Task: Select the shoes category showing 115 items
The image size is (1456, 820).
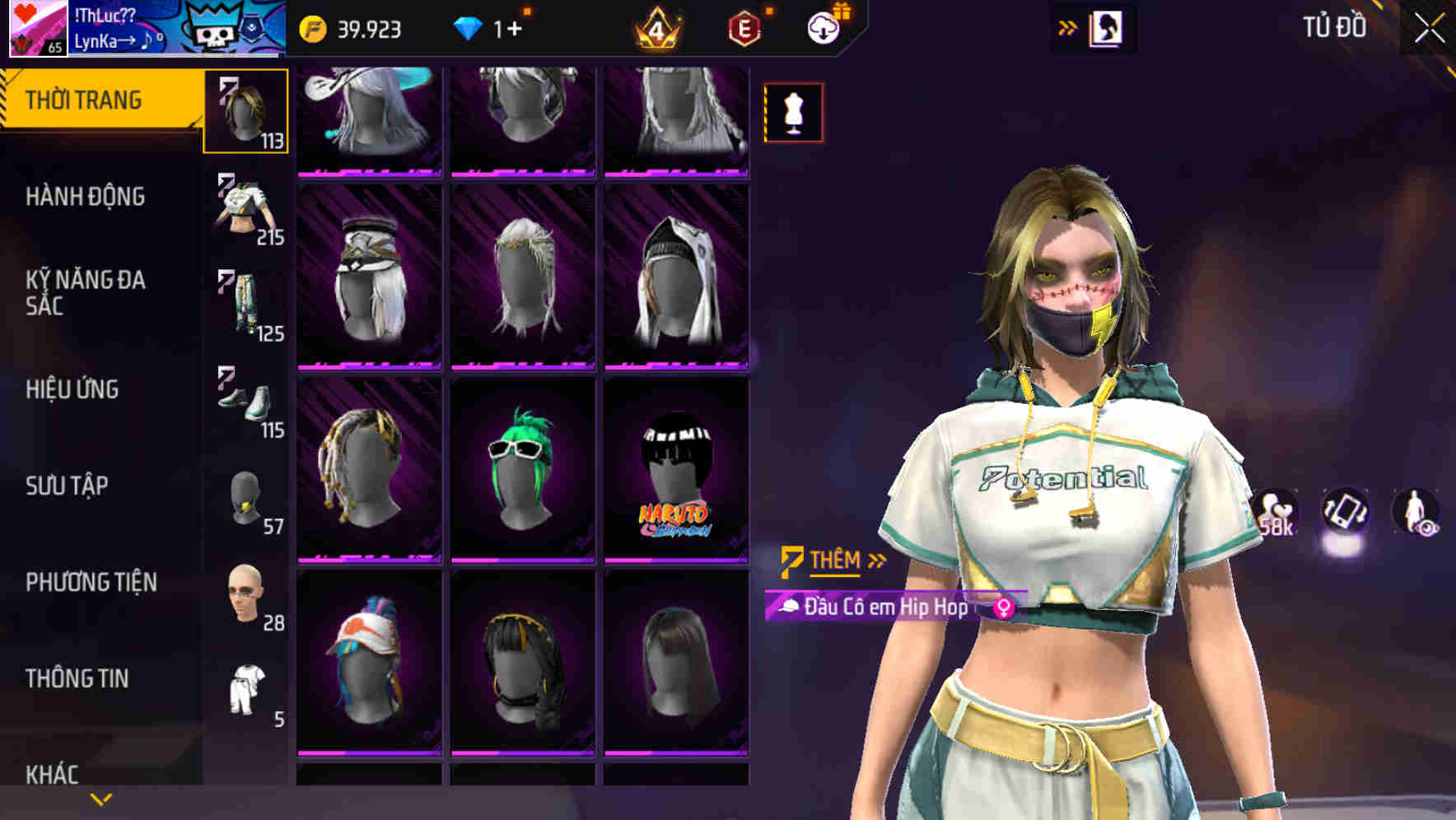Action: 244,403
